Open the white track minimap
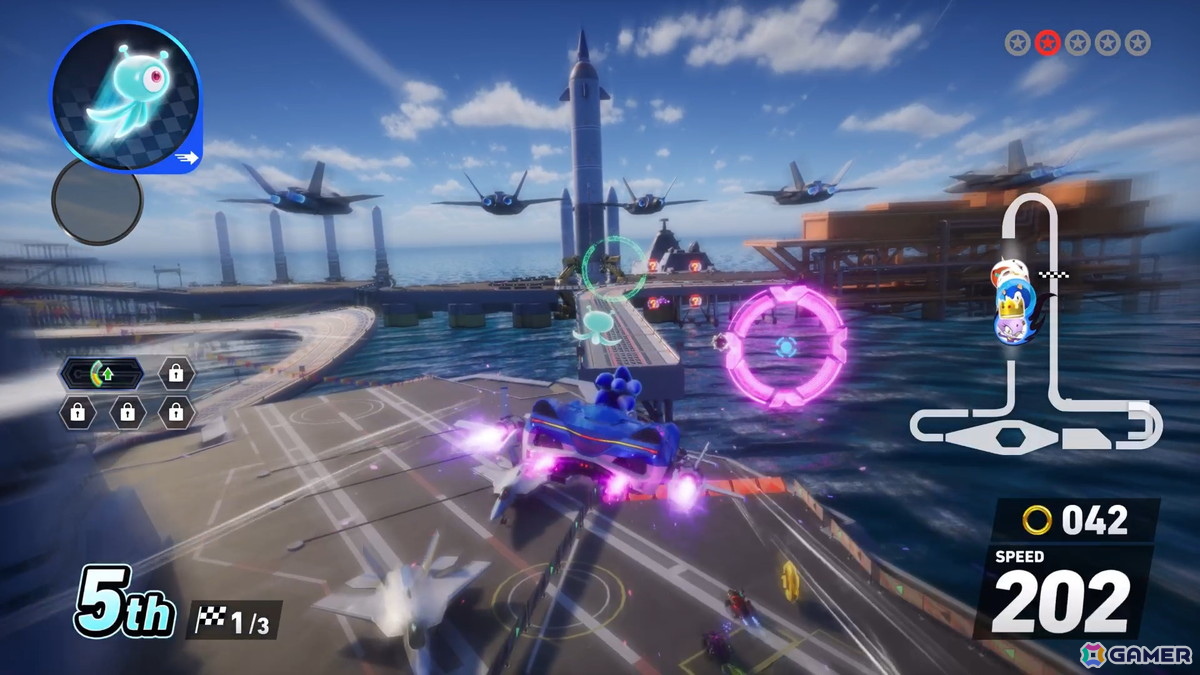Screen dimensions: 1200x675 tap(1035, 330)
